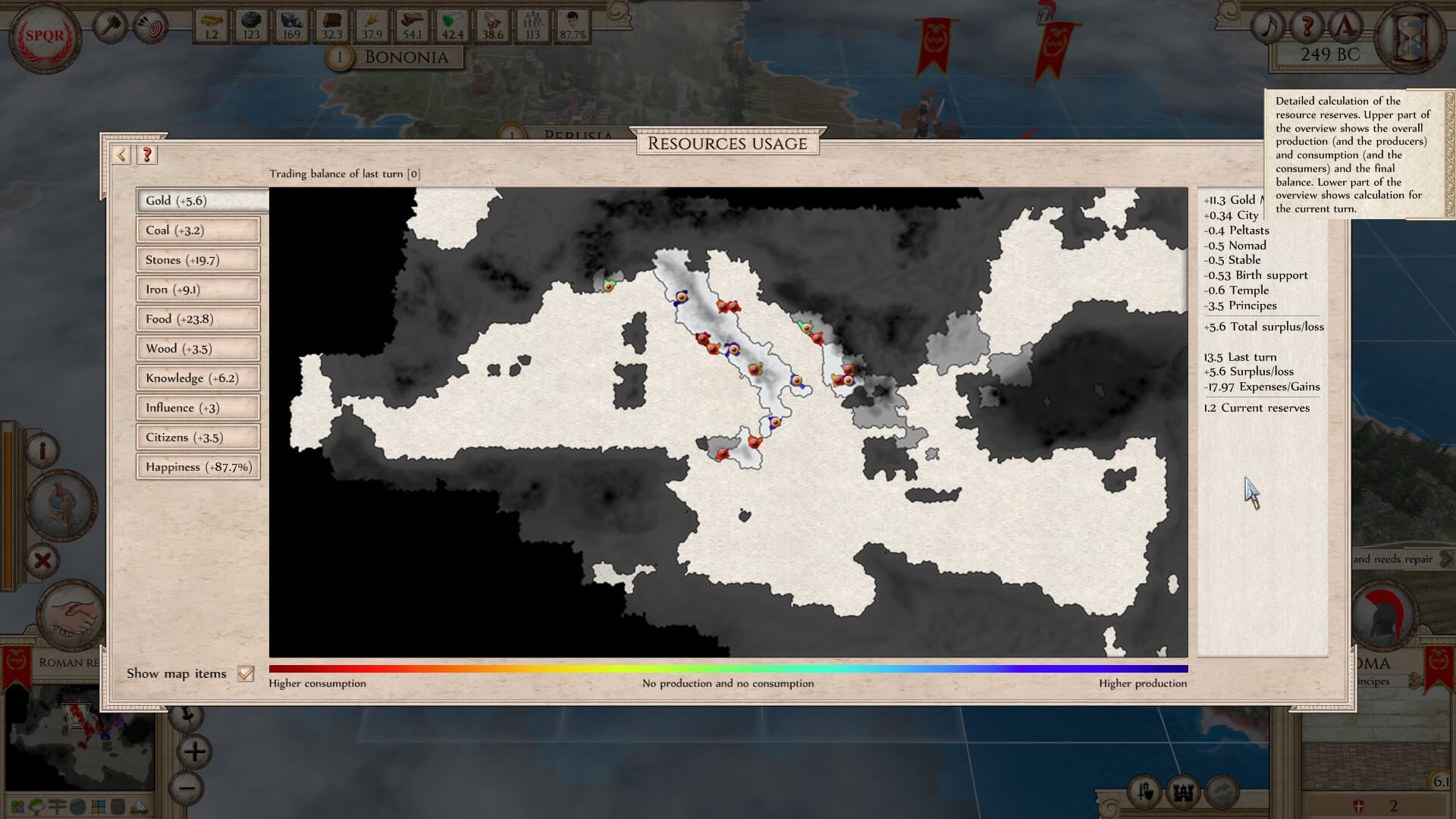Screen dimensions: 1456x819
Task: Open the Iron resource tab
Action: [198, 290]
